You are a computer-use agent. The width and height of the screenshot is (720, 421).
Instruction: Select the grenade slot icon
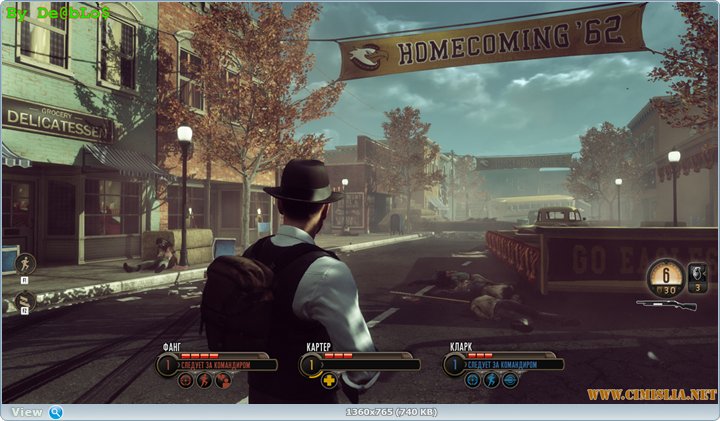coord(699,272)
